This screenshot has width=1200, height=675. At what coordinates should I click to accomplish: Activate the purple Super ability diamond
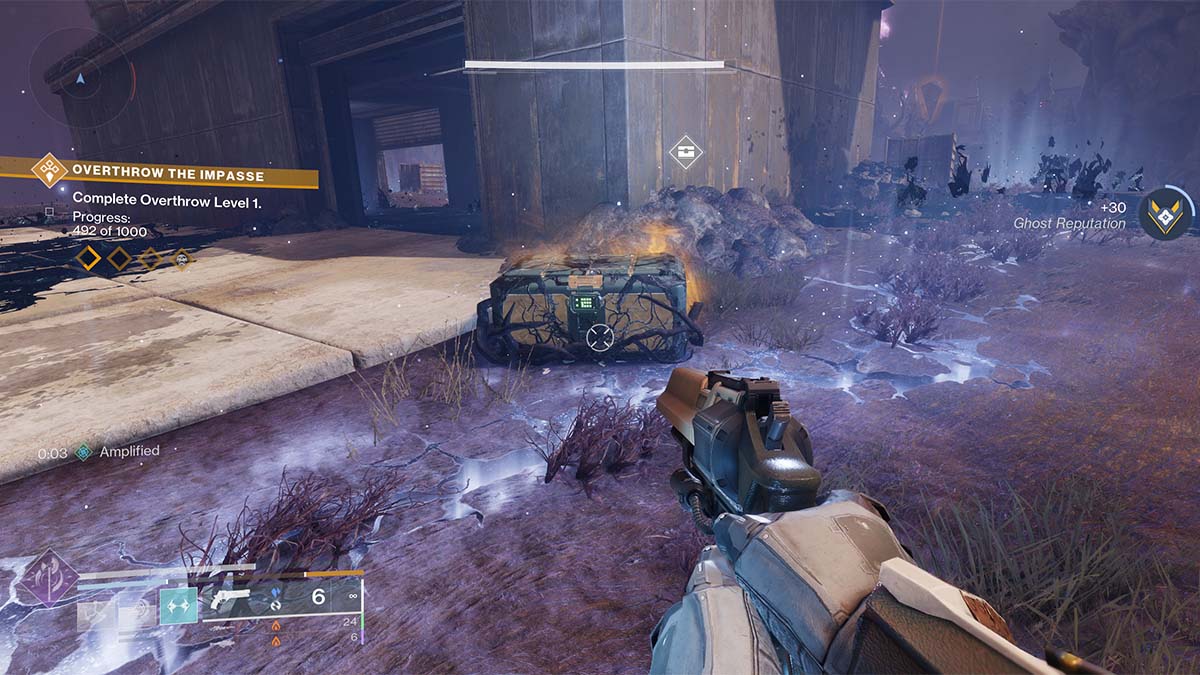click(x=48, y=580)
